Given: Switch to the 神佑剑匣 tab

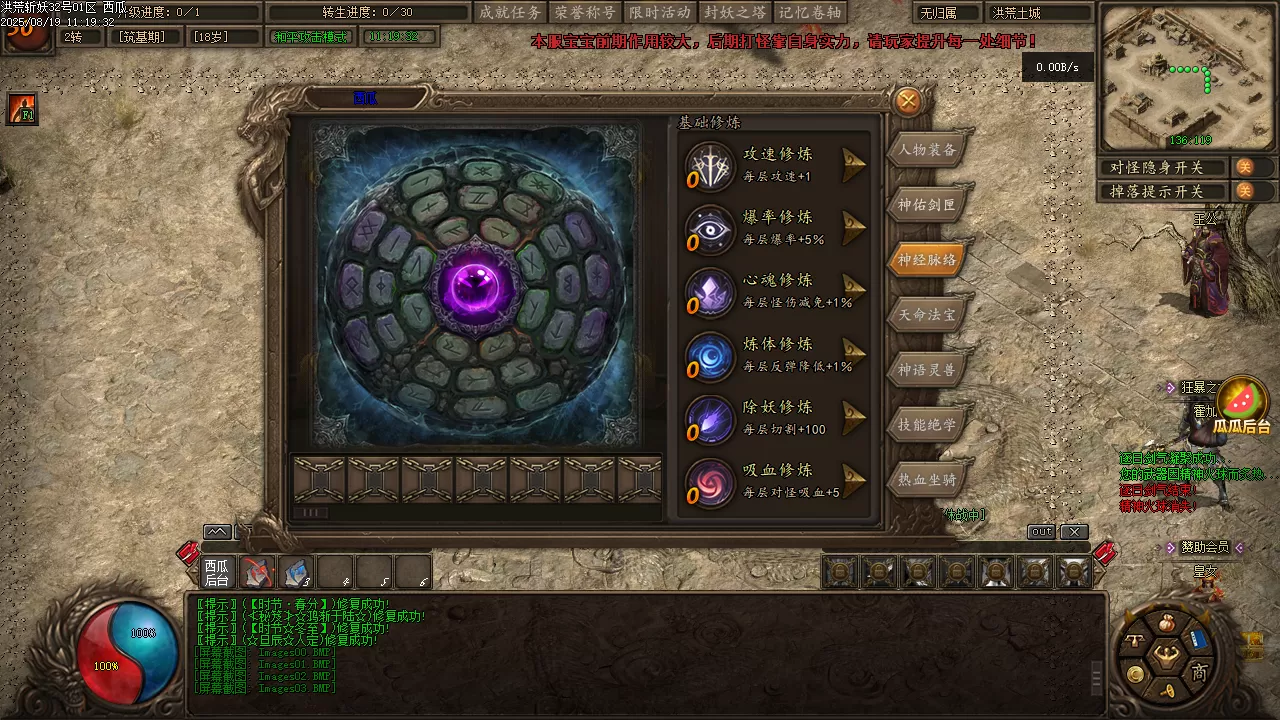Looking at the screenshot, I should point(927,205).
